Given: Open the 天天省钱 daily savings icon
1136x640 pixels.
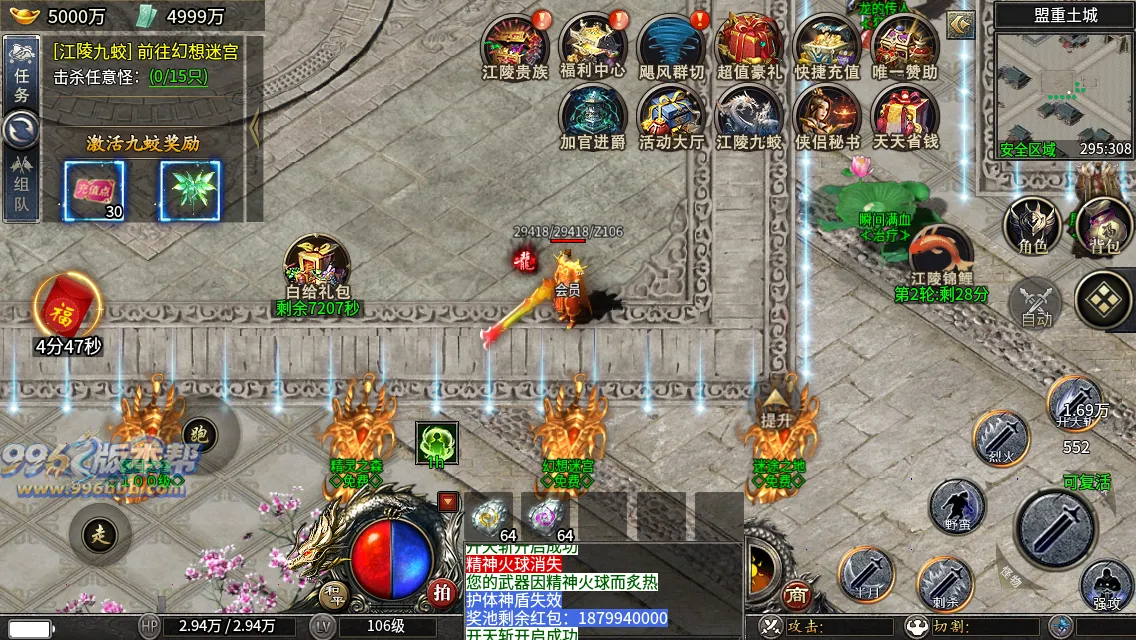Looking at the screenshot, I should coord(905,114).
